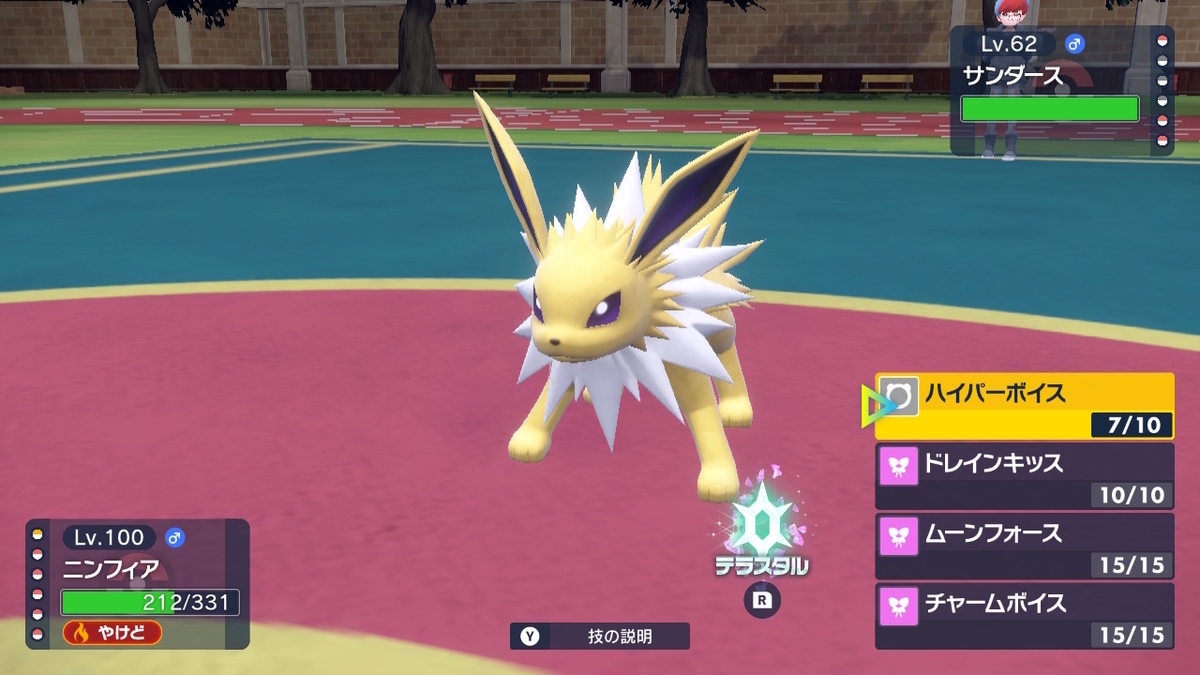Show the 技の説明 move description

[599, 636]
